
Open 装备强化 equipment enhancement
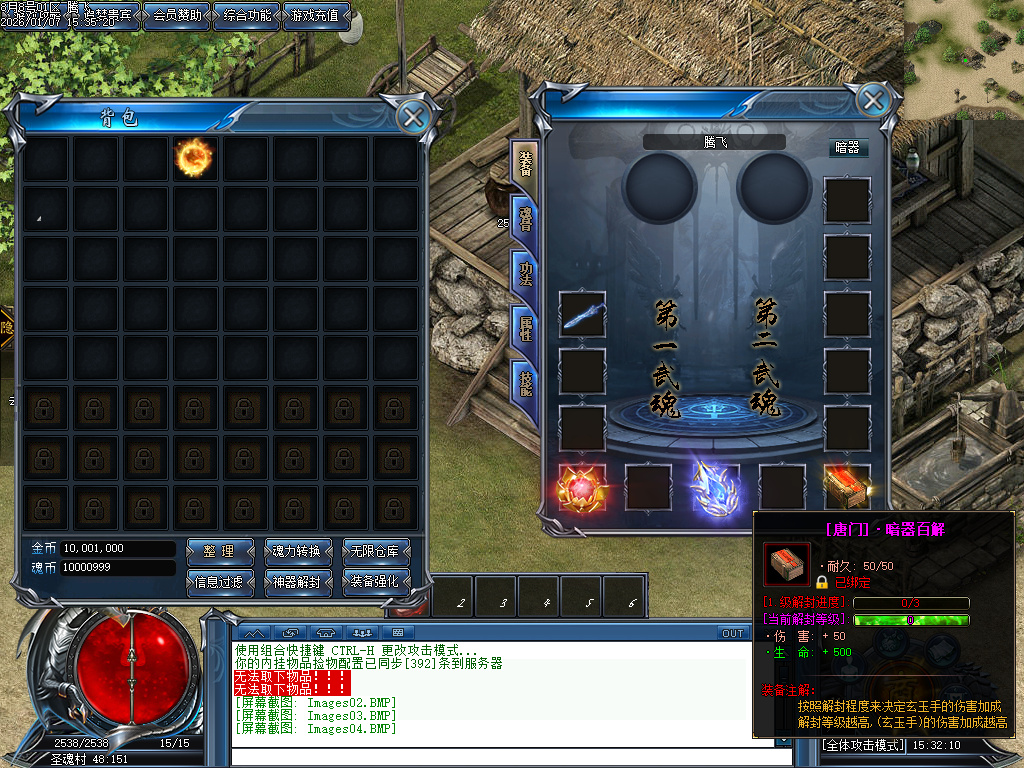376,581
